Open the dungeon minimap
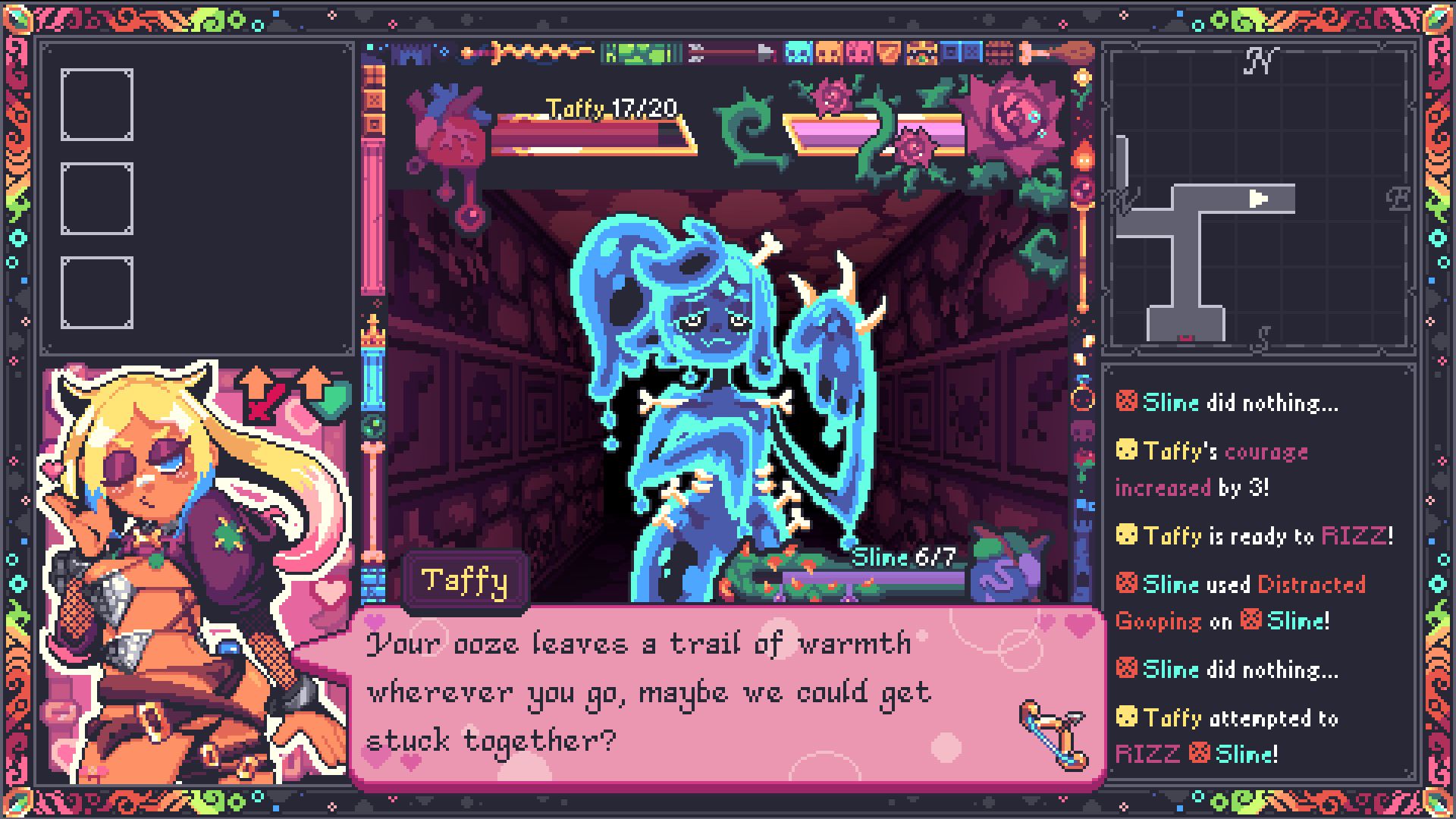Screen dimensions: 1456x819 pyautogui.click(x=1259, y=199)
